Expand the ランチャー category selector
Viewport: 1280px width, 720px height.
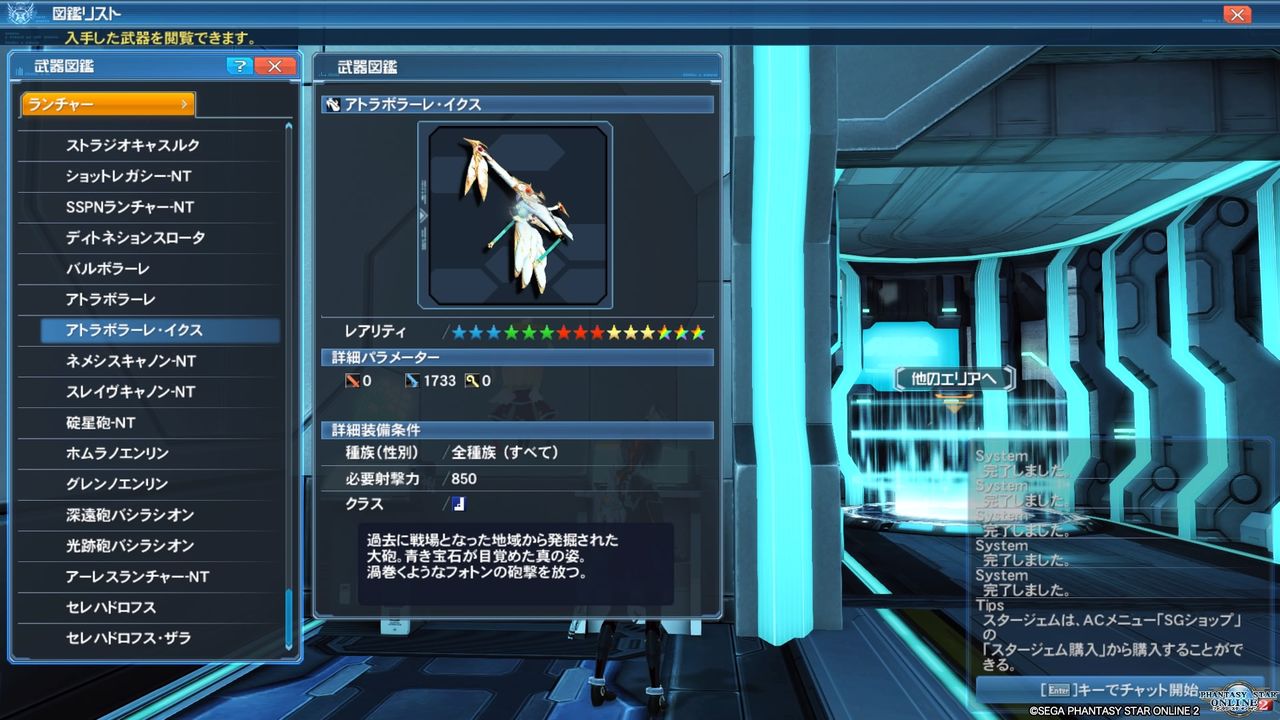click(x=107, y=103)
